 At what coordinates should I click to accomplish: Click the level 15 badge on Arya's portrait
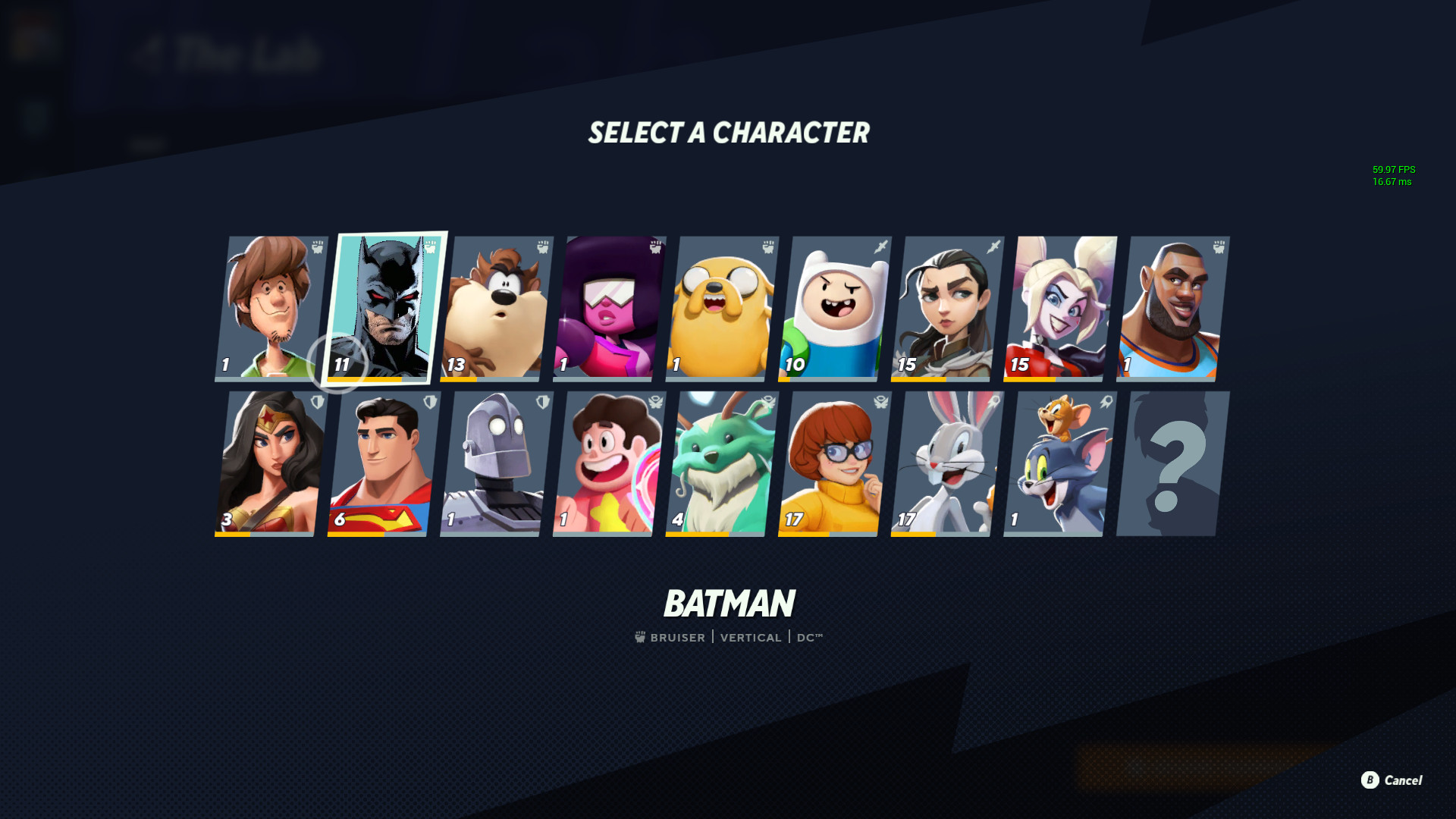pyautogui.click(x=905, y=364)
